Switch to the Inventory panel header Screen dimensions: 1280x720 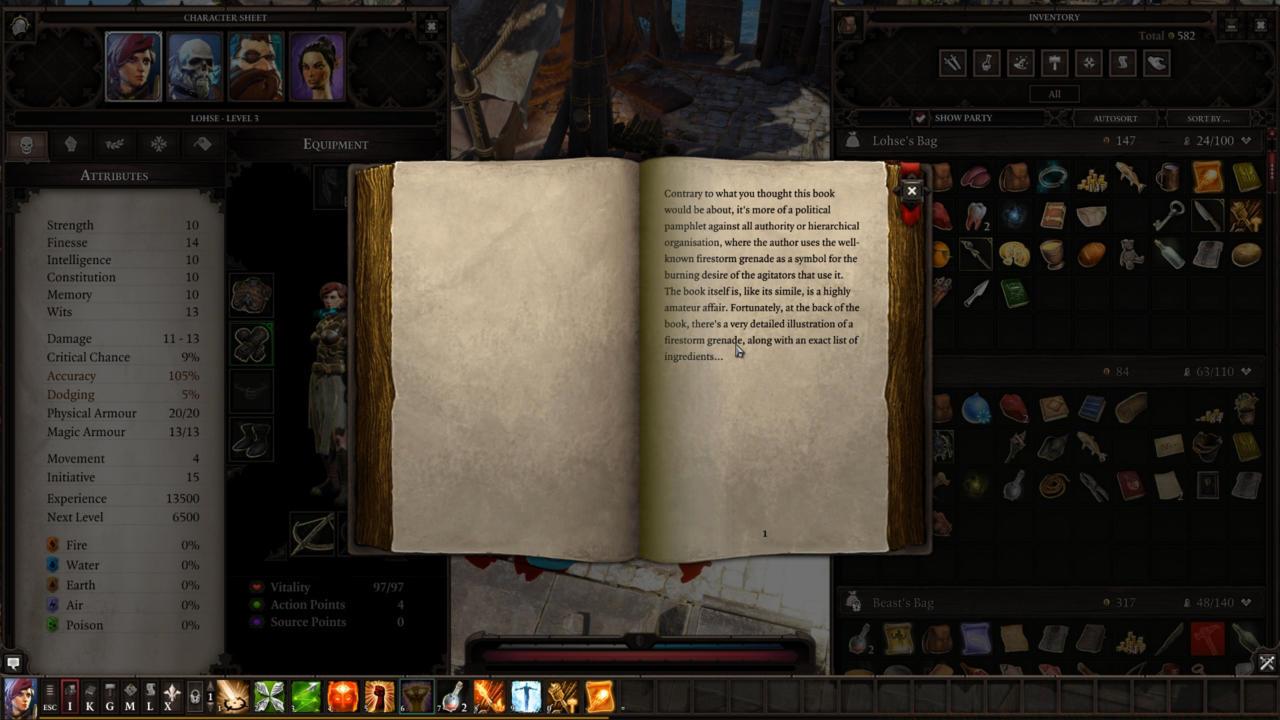(x=1055, y=17)
